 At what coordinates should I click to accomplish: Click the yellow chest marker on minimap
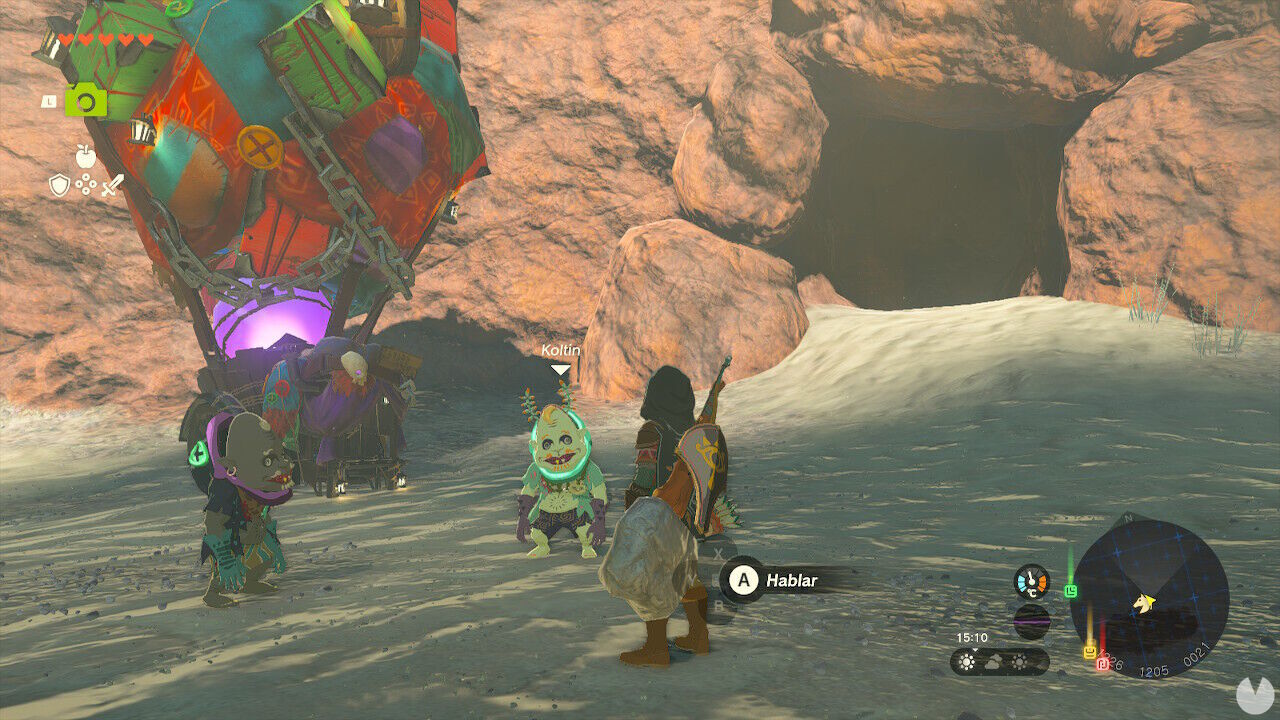[1090, 651]
